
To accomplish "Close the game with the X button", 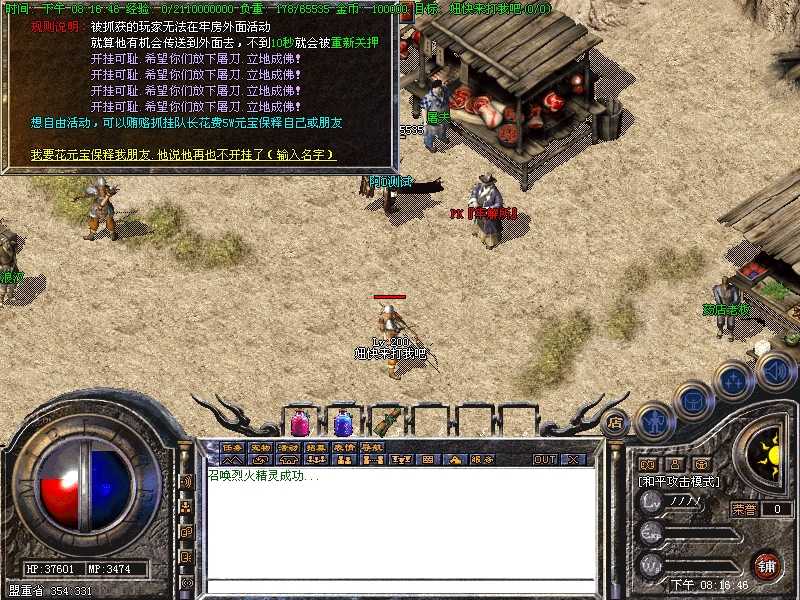I will click(x=573, y=460).
